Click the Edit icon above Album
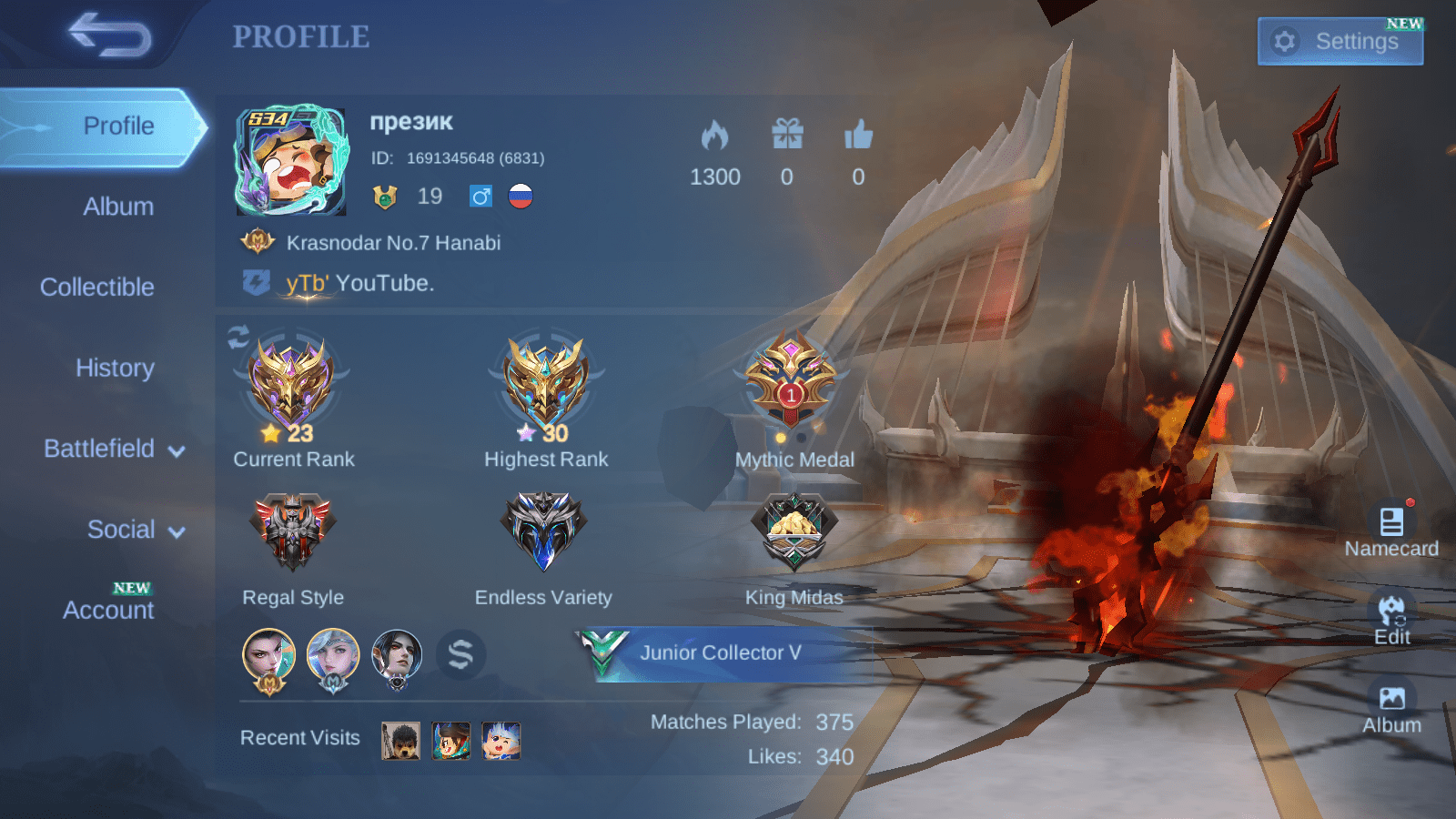 [1391, 612]
